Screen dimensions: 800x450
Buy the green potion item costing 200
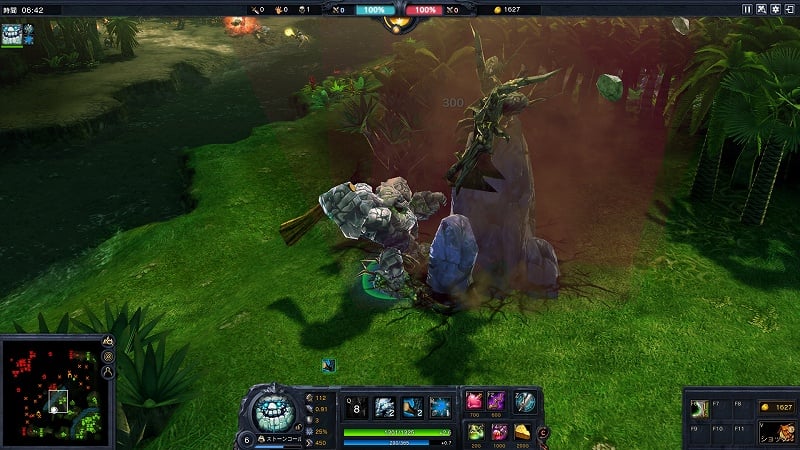475,432
